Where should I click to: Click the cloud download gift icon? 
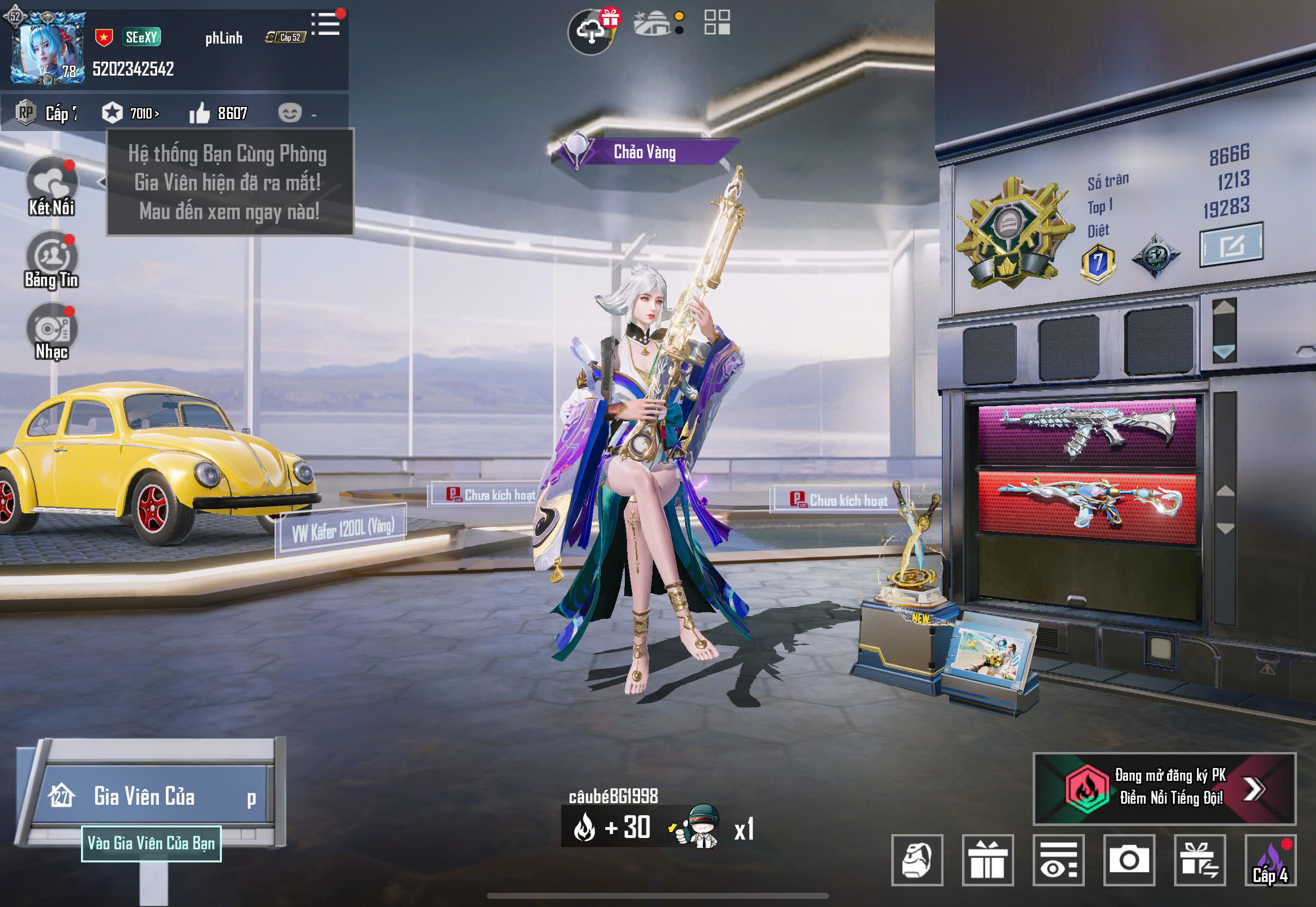click(592, 31)
